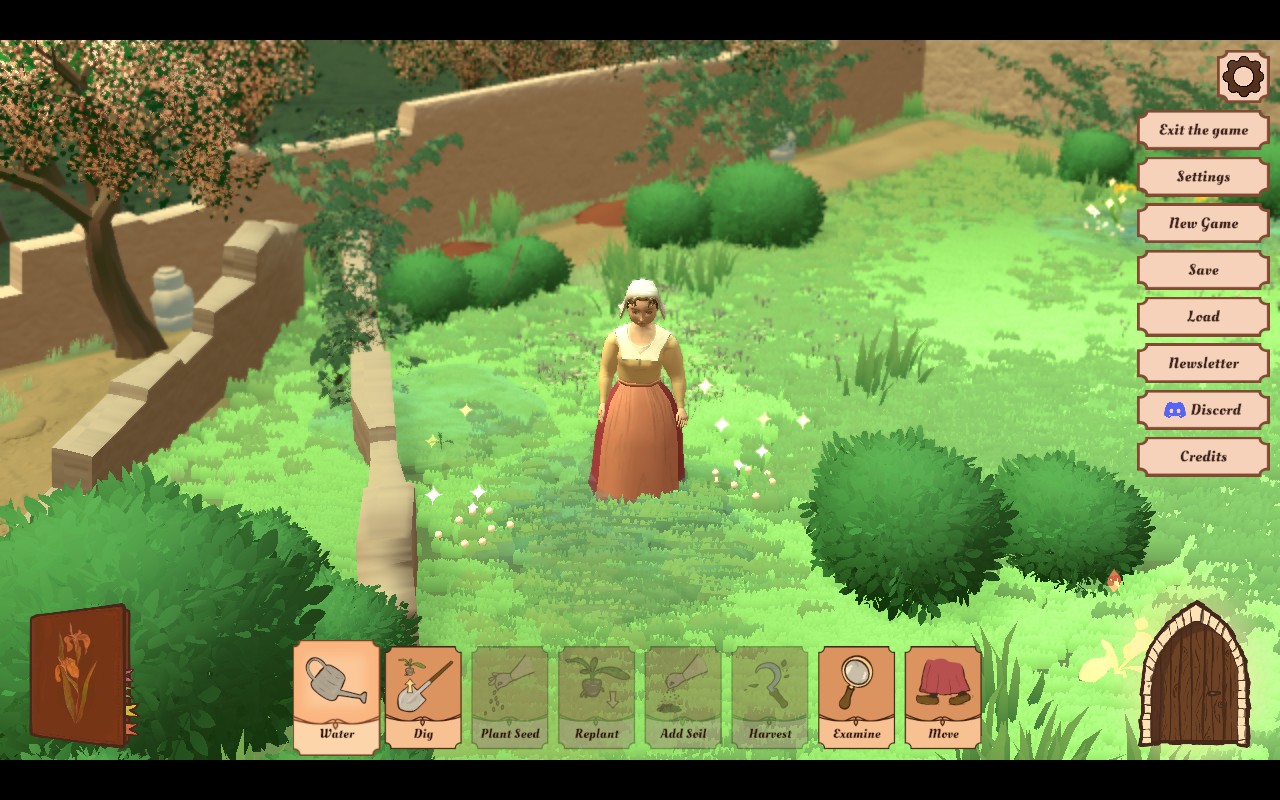Click the gear icon at top right
This screenshot has width=1280, height=800.
pyautogui.click(x=1243, y=76)
